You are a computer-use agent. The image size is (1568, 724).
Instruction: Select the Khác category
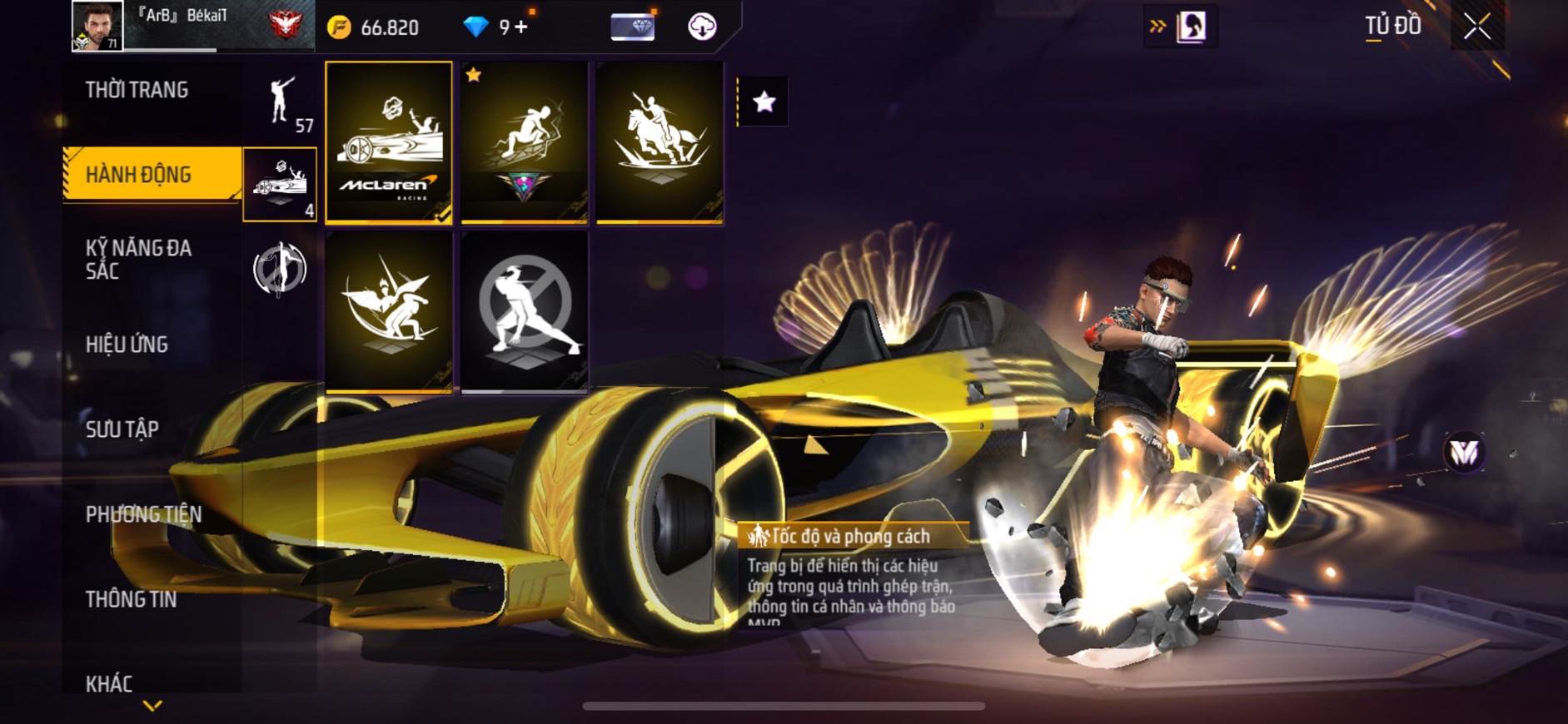(x=109, y=684)
